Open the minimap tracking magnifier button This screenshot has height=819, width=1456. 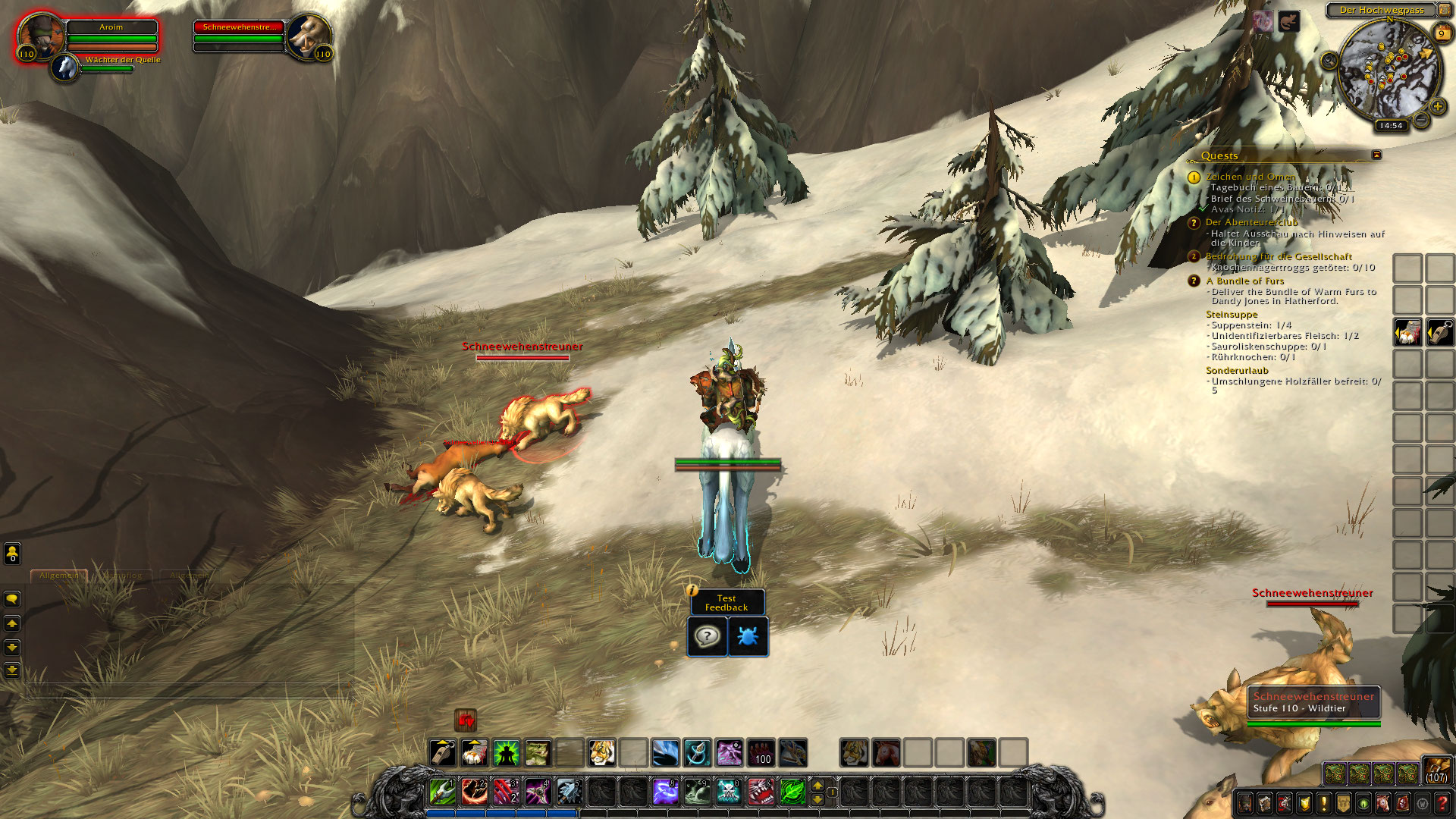tap(1329, 61)
